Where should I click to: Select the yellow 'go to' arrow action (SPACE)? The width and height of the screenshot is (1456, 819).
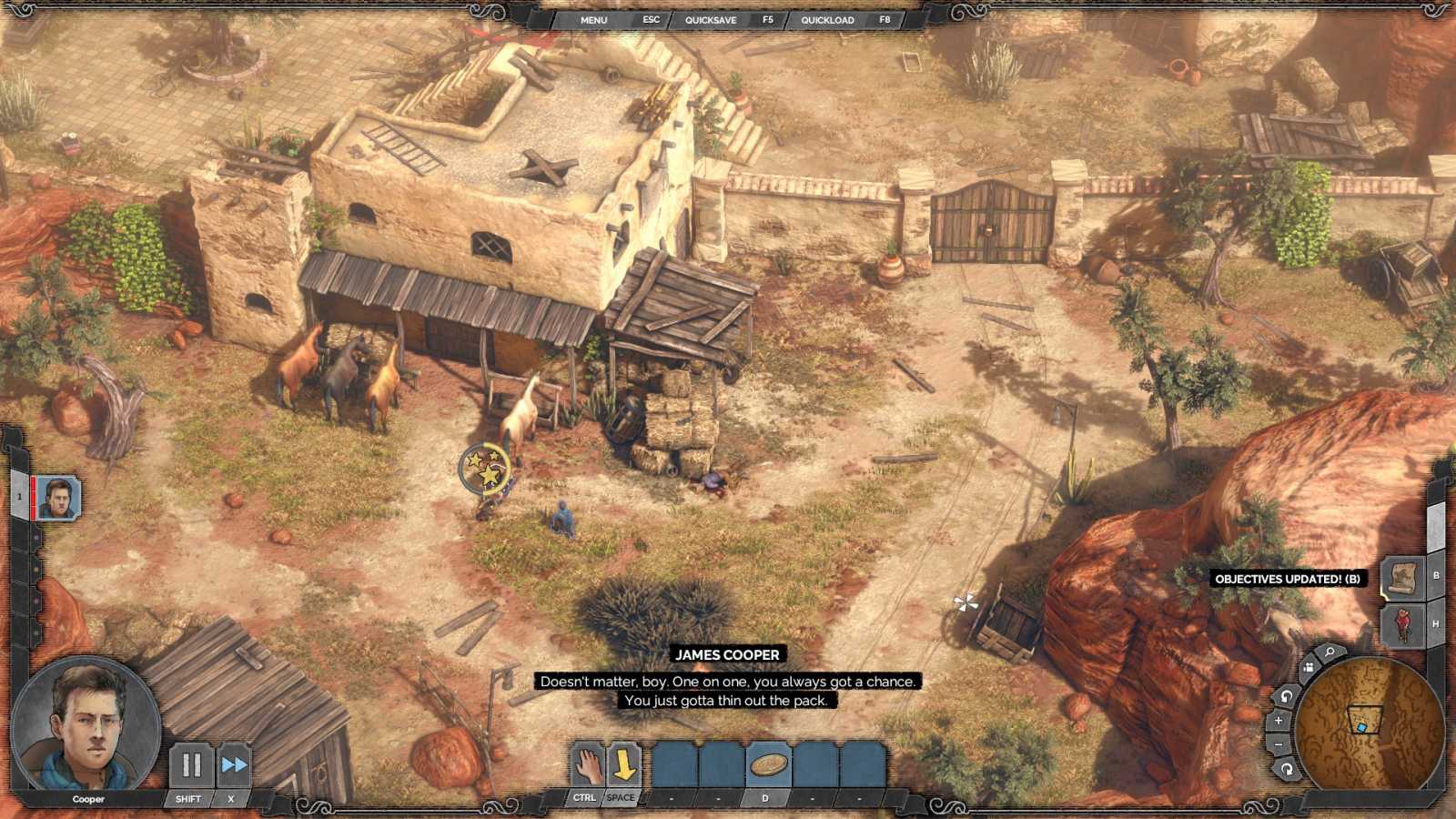623,764
